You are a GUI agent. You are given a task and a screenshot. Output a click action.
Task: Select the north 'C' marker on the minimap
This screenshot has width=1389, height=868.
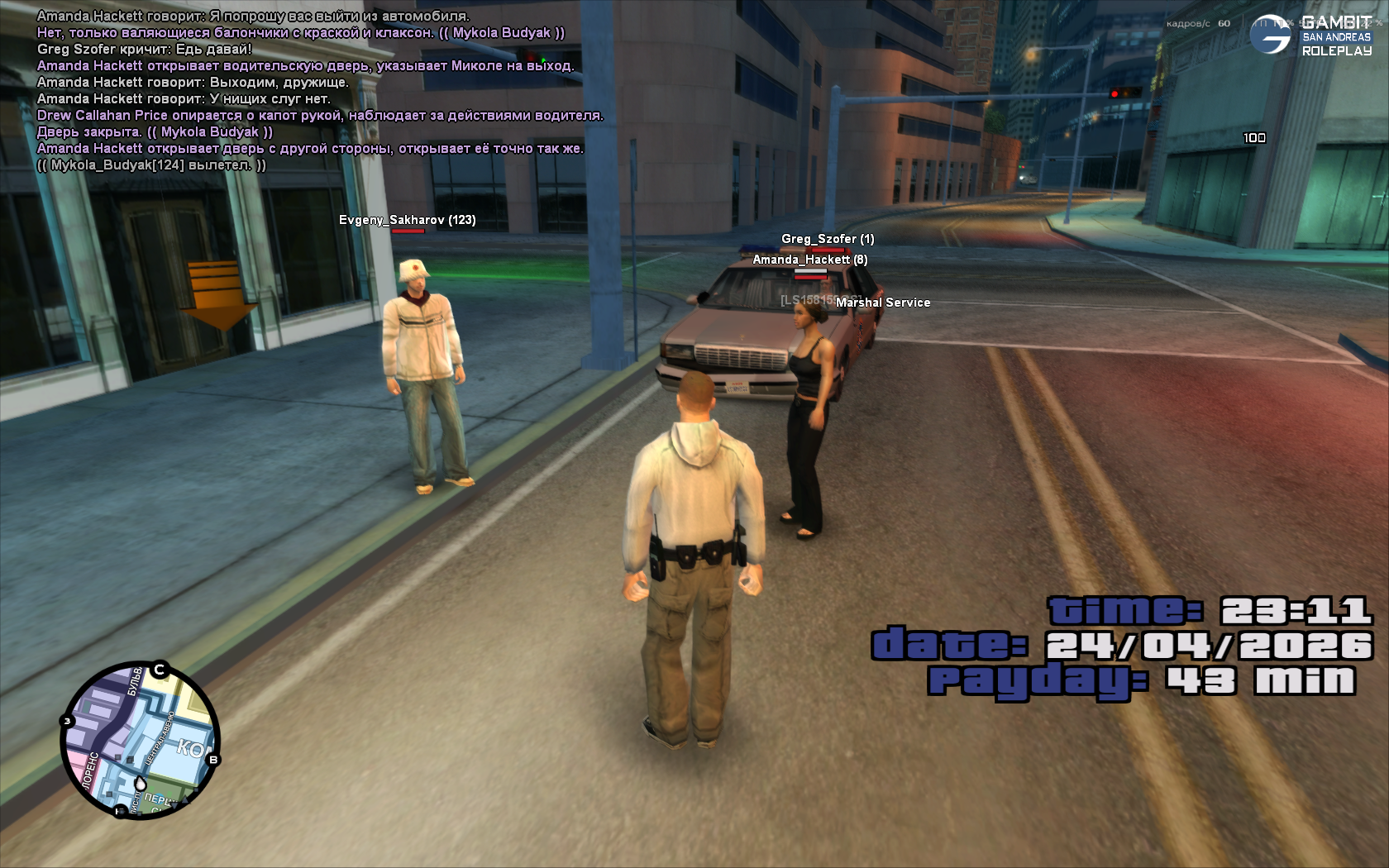pyautogui.click(x=160, y=670)
